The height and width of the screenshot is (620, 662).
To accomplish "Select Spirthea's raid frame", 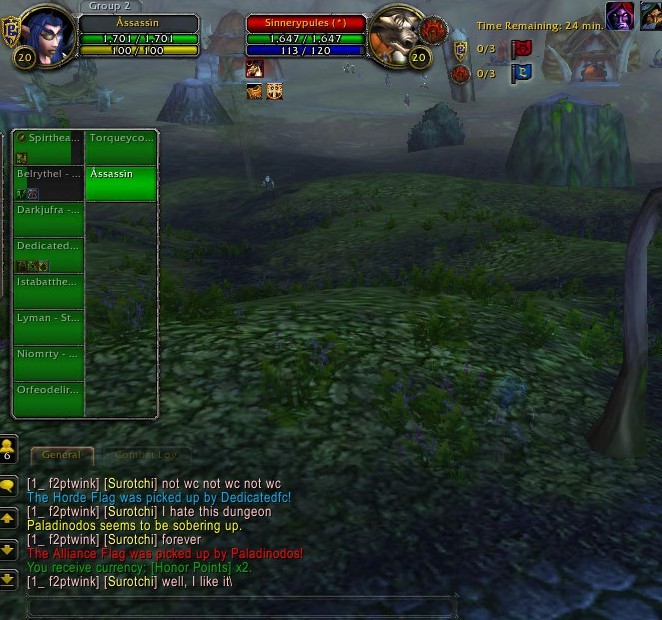I will (x=48, y=147).
